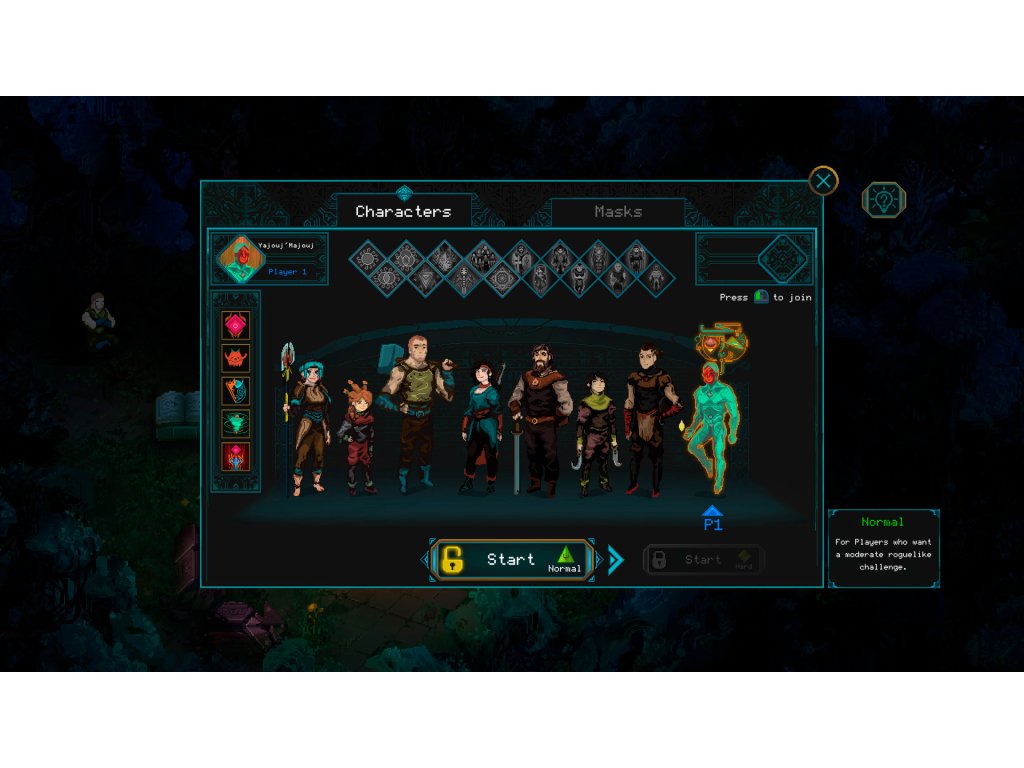Click the Yajouj'Majouj Player 1 portrait
Screen dimensions: 1024x768
(240, 259)
